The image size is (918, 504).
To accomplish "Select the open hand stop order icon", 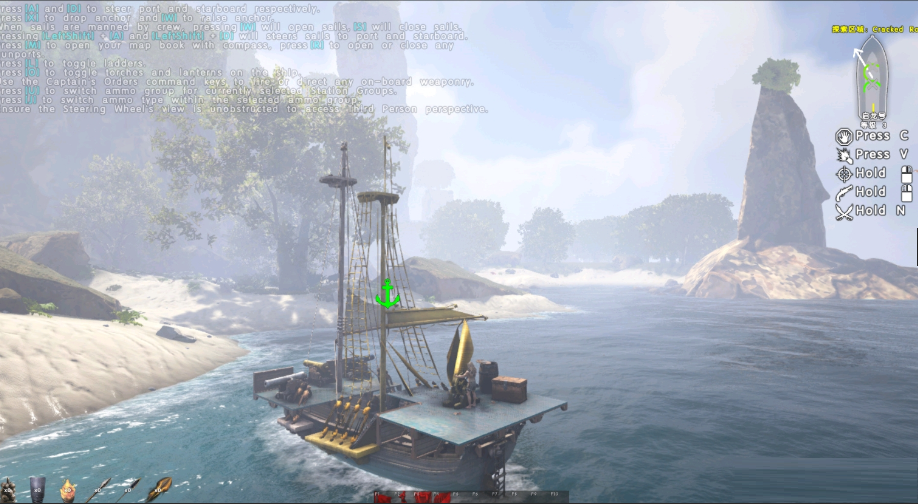I will pyautogui.click(x=843, y=135).
